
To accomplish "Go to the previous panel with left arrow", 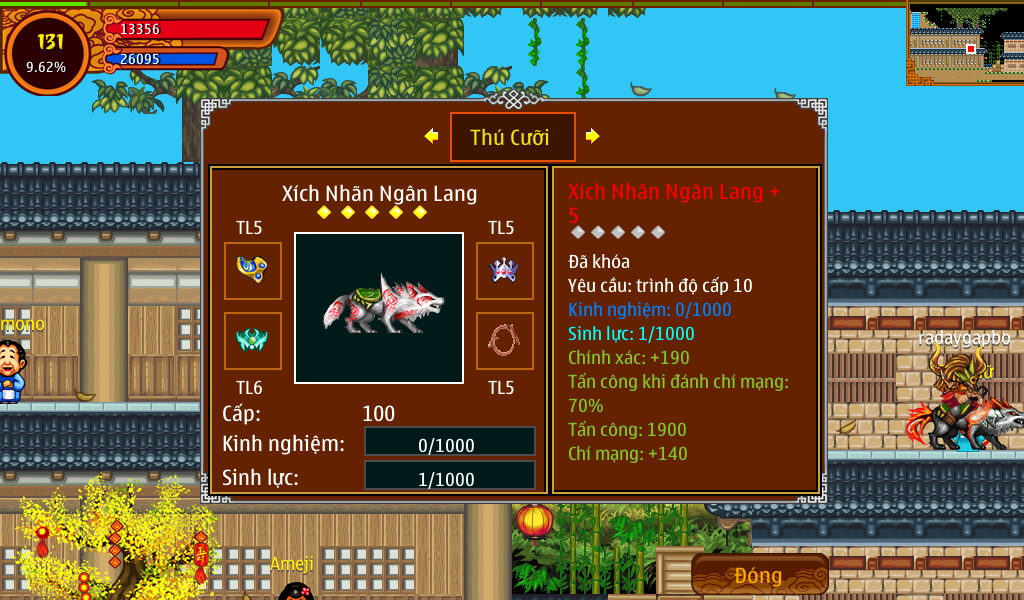I will tap(431, 136).
